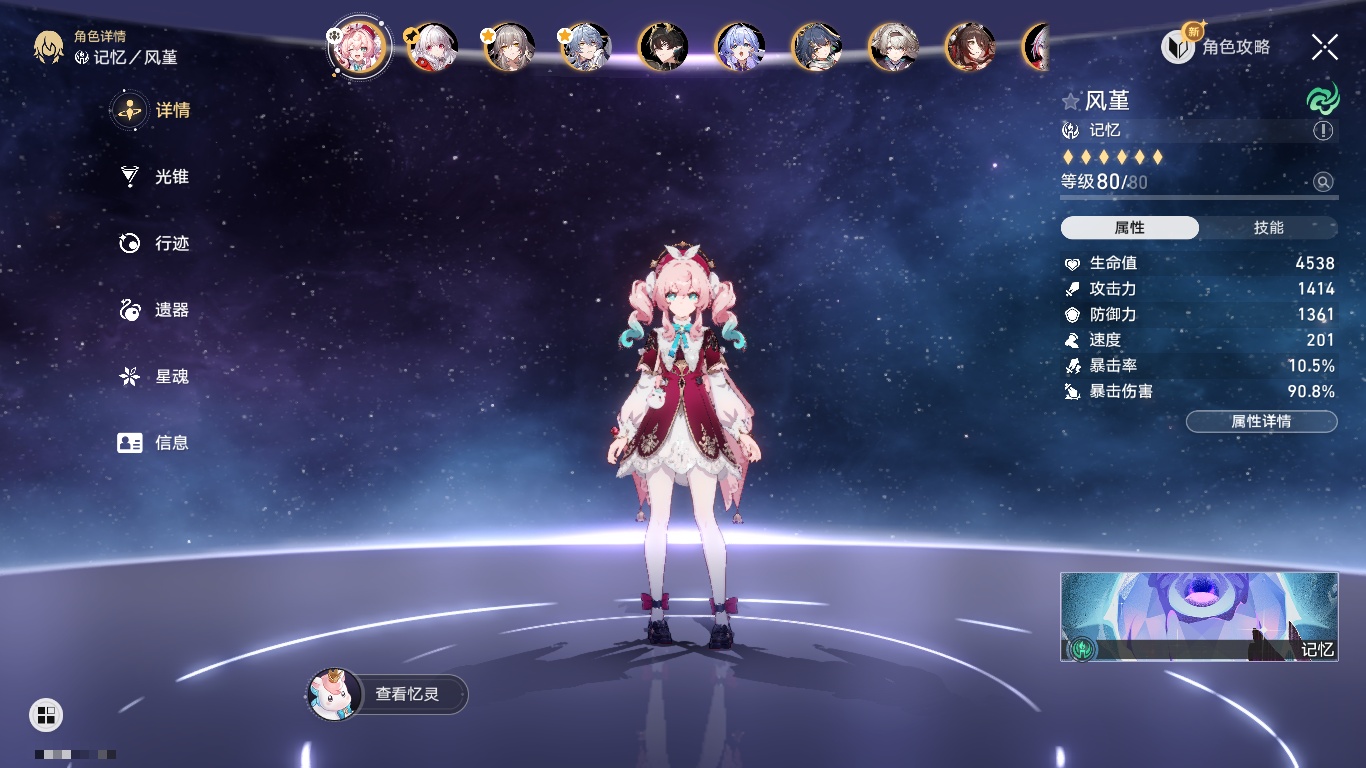Close the character details screen

[x=1325, y=46]
